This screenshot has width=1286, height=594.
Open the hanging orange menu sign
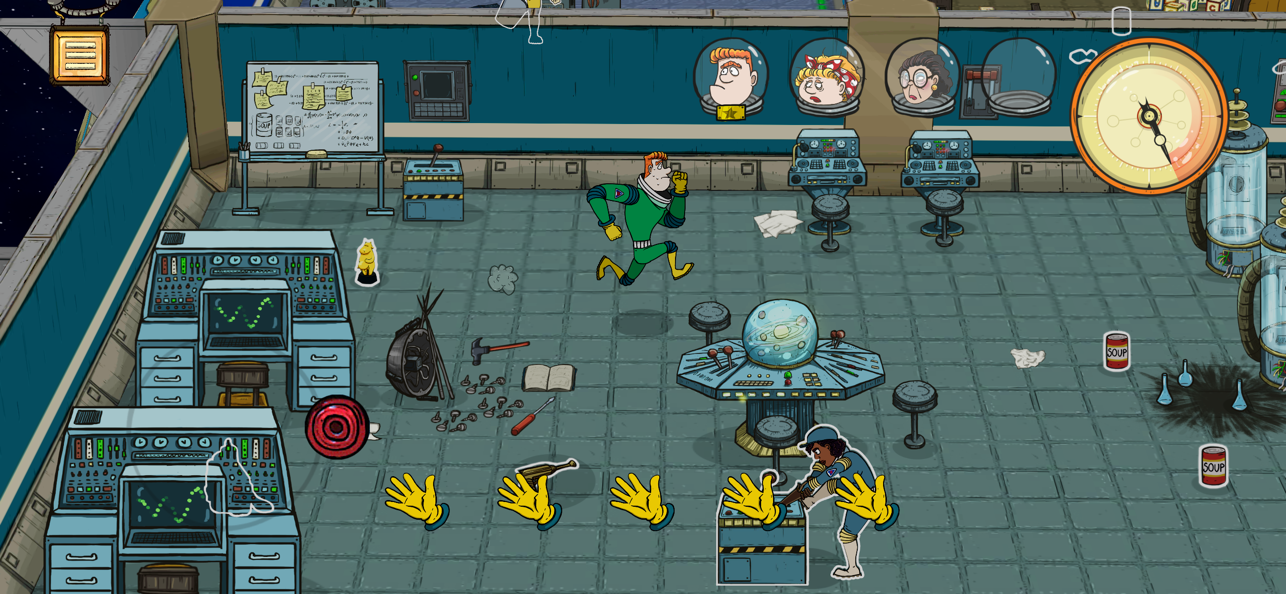(x=79, y=54)
